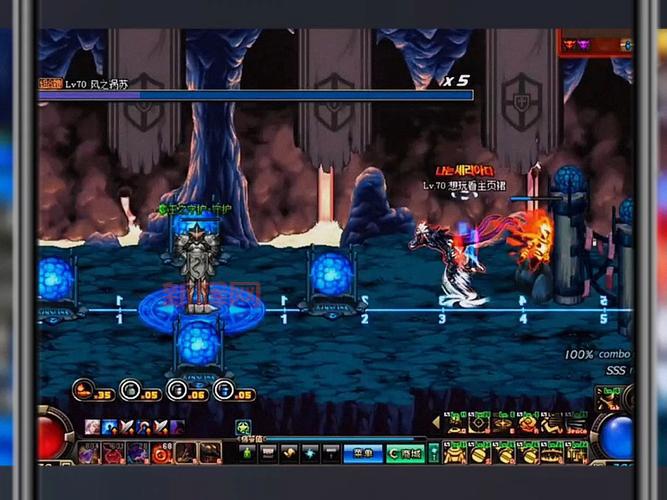Click the green star icon above the bottom bar
667x500 pixels.
pyautogui.click(x=243, y=427)
